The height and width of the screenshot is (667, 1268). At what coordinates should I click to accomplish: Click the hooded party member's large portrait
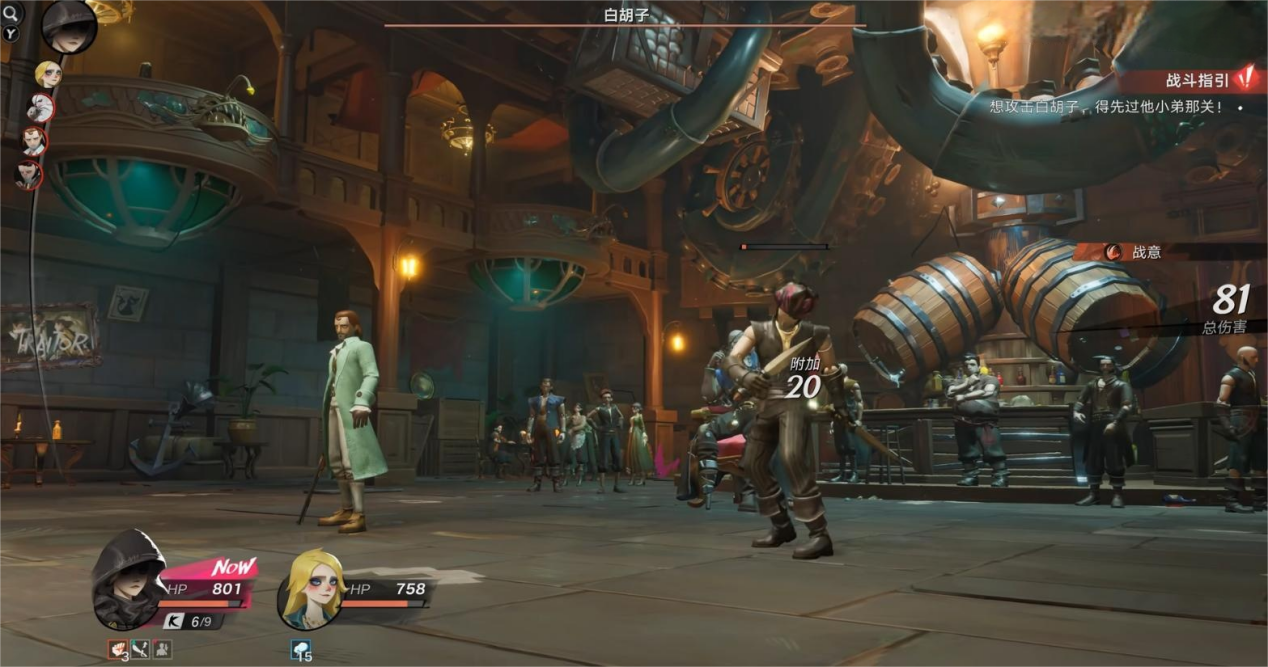(129, 592)
